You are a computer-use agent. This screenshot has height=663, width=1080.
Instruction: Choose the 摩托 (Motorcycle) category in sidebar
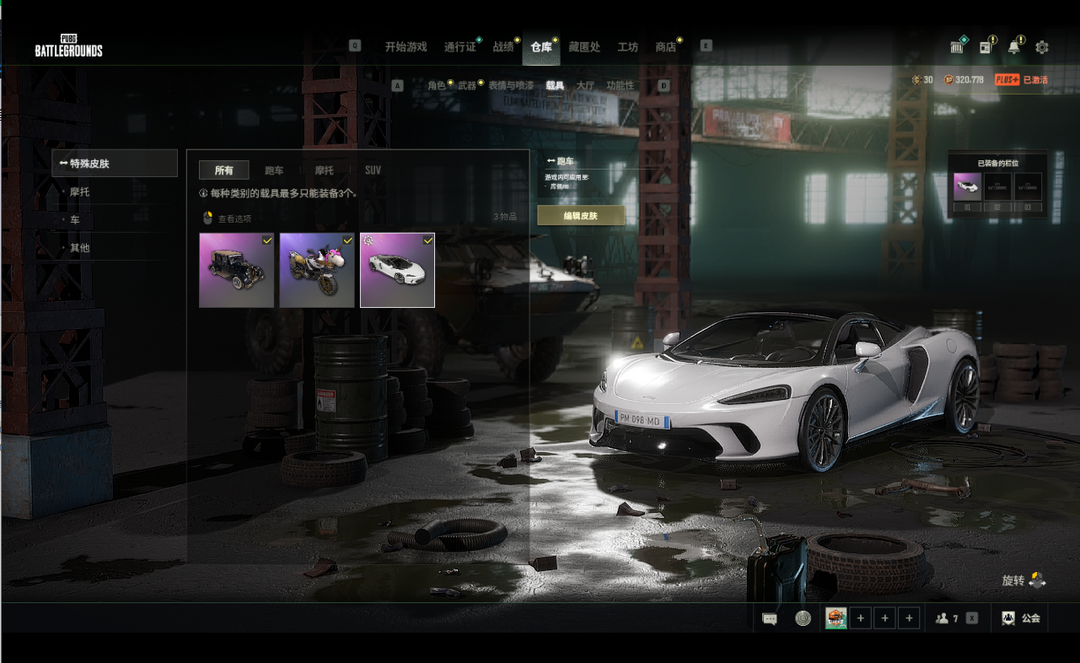pos(80,192)
